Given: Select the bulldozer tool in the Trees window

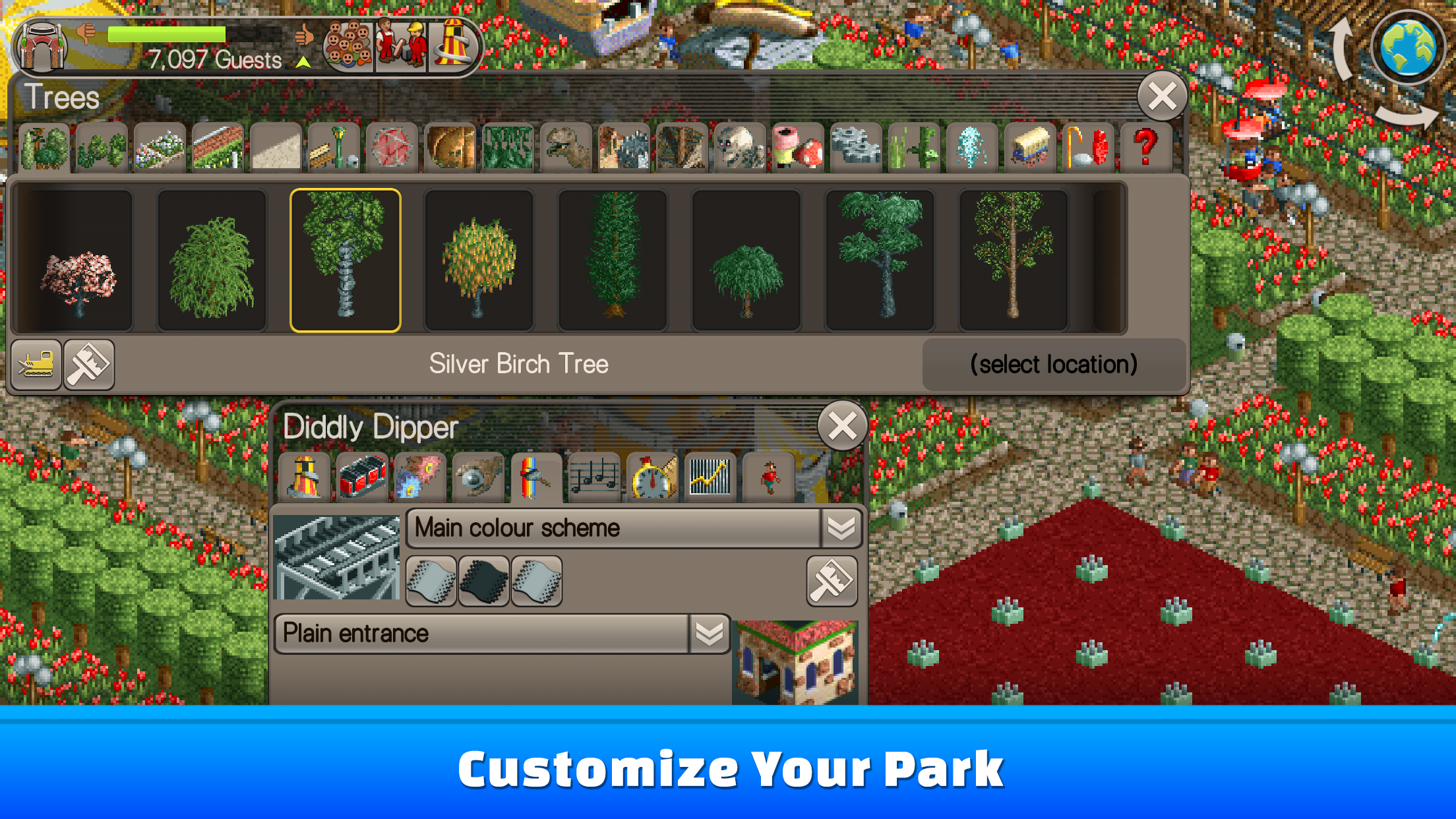Looking at the screenshot, I should 36,365.
